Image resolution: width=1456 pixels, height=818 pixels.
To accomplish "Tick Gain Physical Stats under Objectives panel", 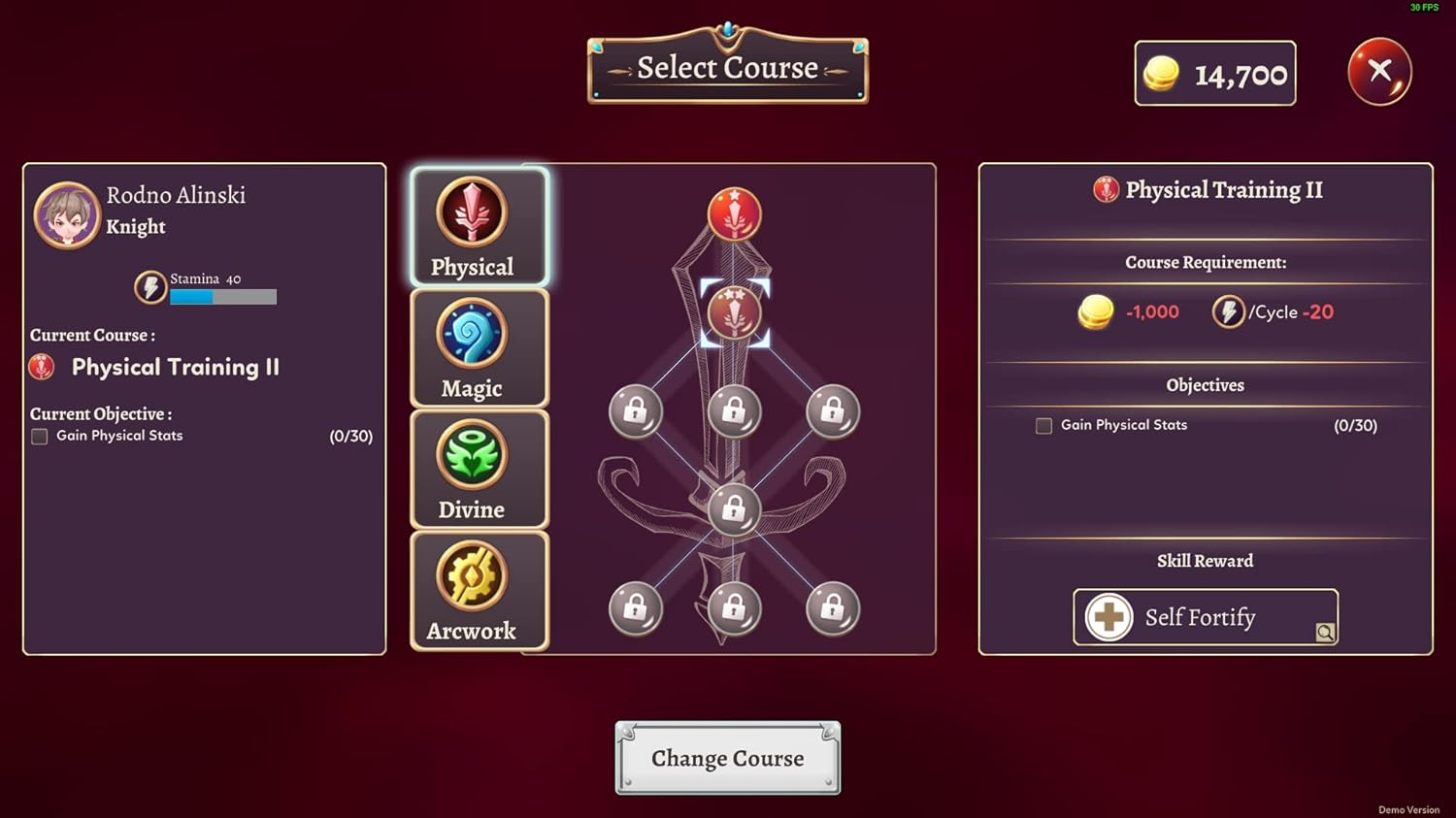I will click(1042, 425).
